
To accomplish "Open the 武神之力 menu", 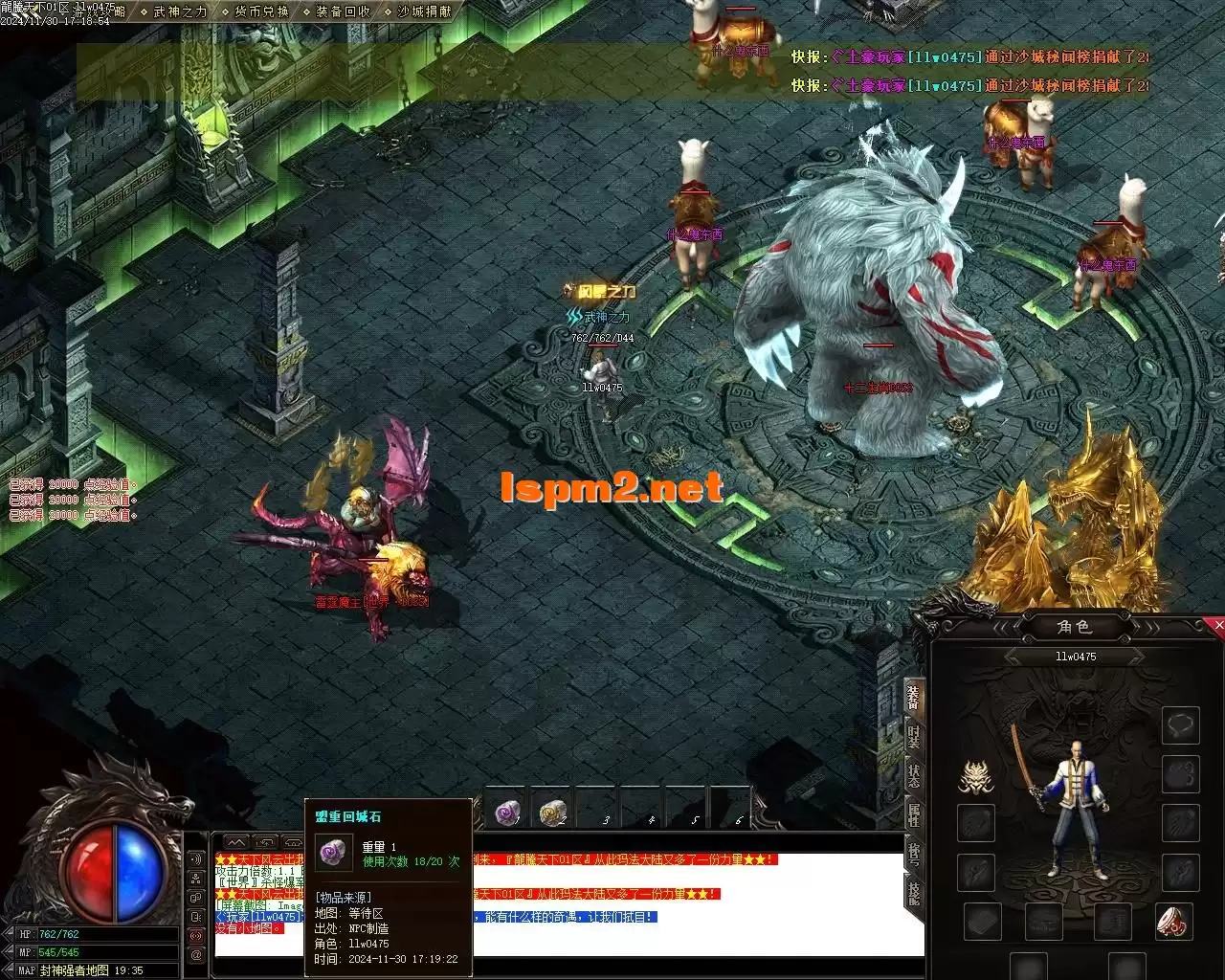I will pos(180,11).
